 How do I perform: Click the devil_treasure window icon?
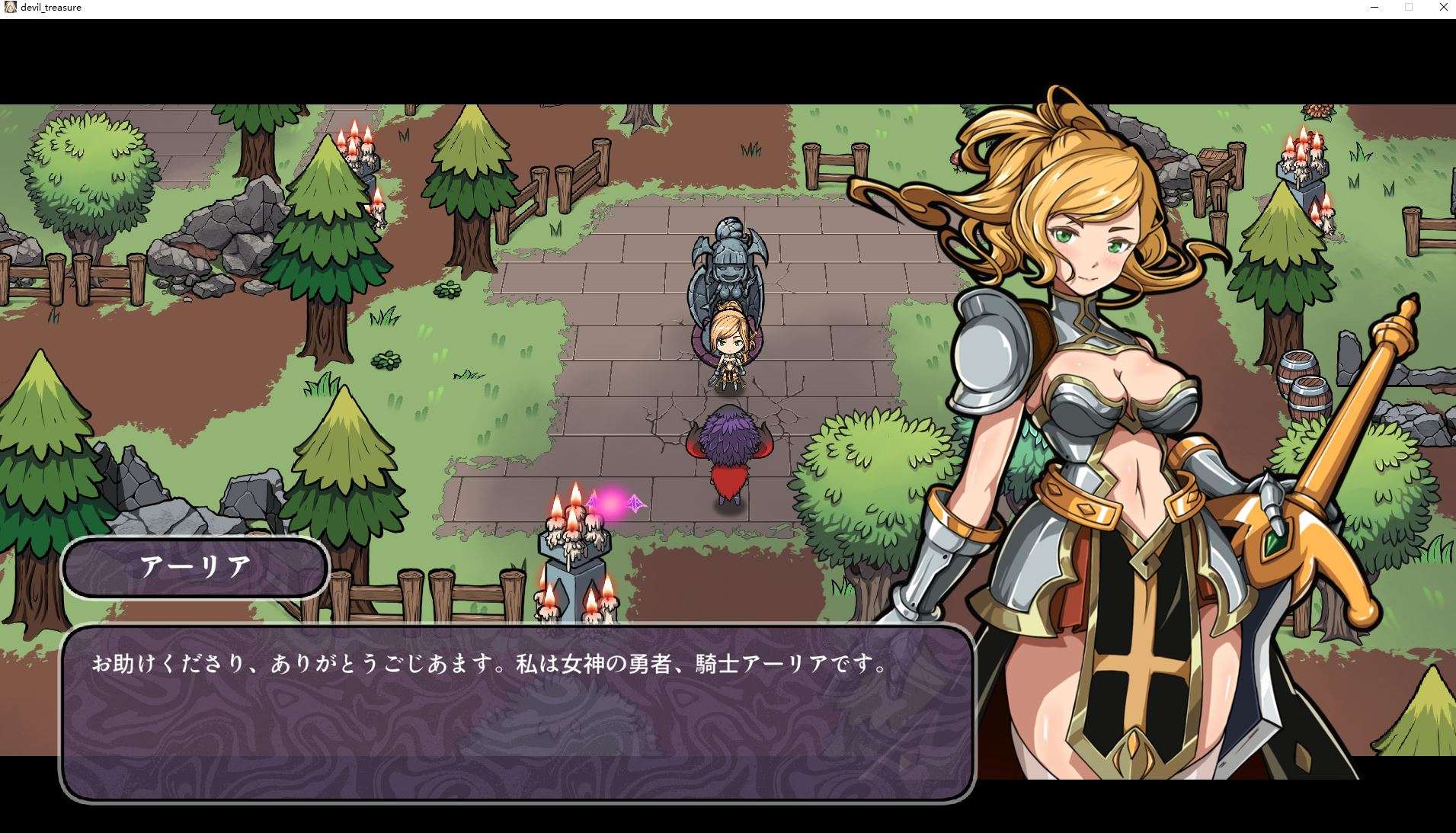click(9, 7)
